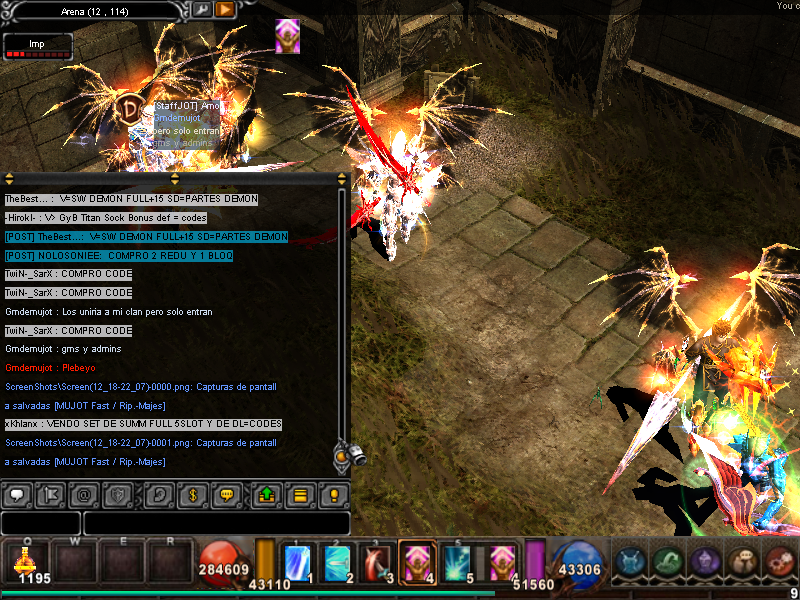Click the orange play arrow button
Screen dimensions: 800x600
point(225,10)
